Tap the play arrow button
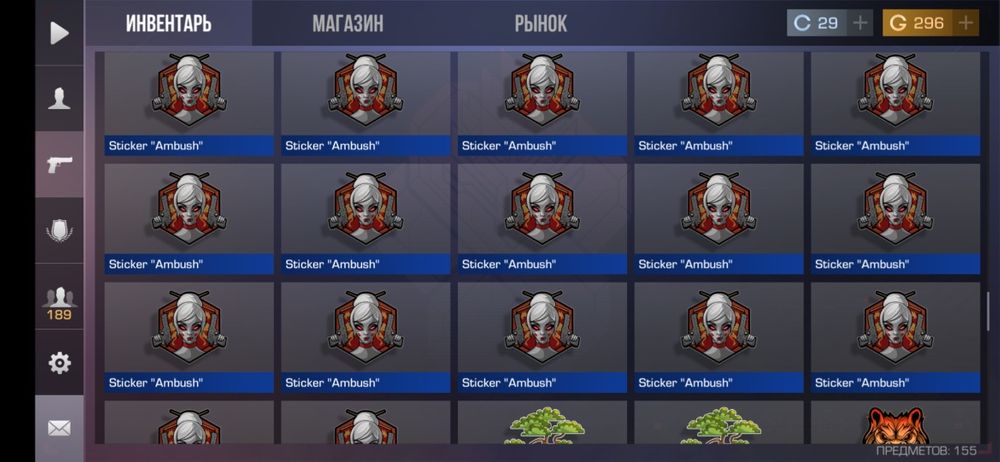 59,33
